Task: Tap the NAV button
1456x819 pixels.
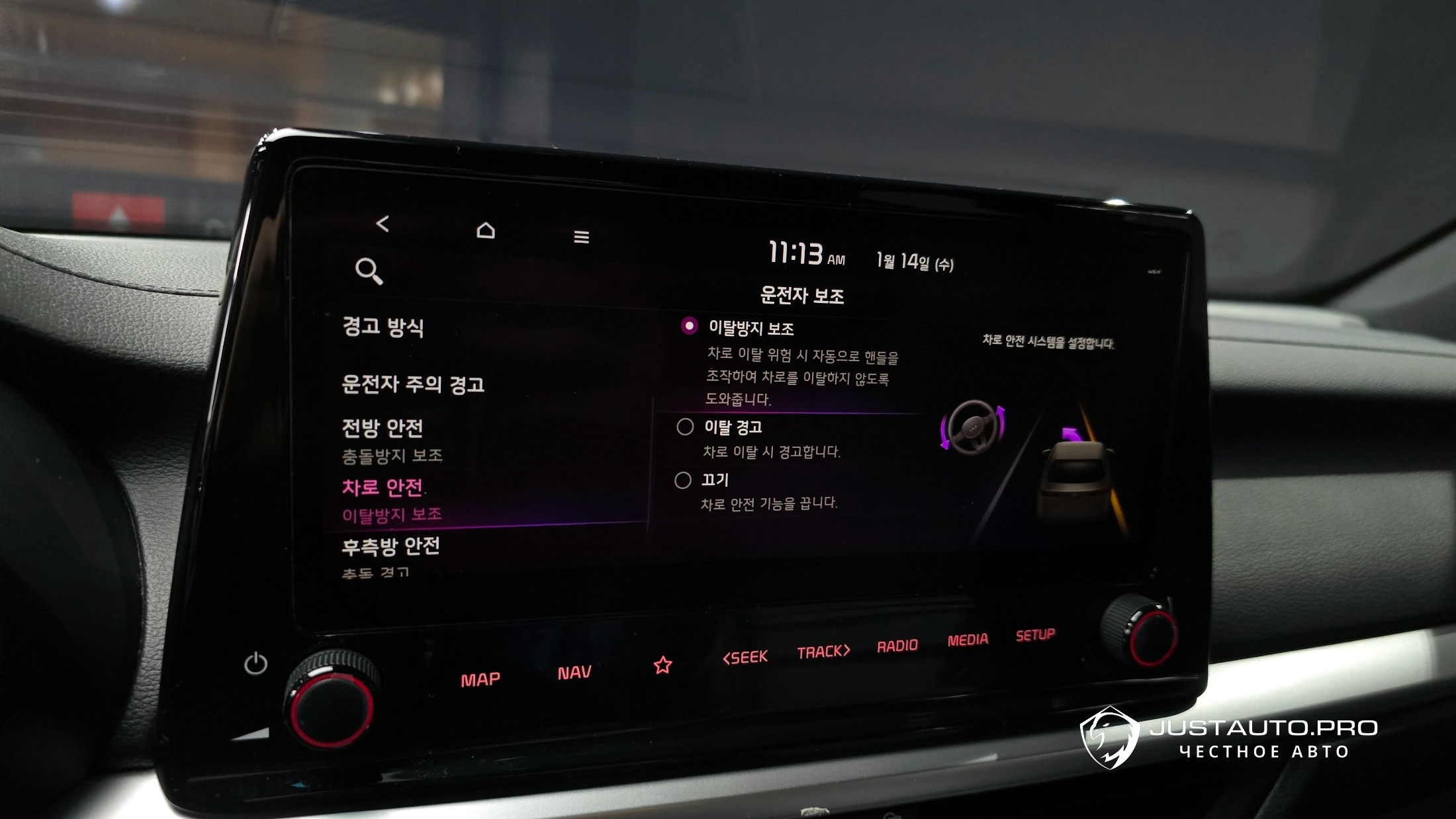Action: pos(574,673)
